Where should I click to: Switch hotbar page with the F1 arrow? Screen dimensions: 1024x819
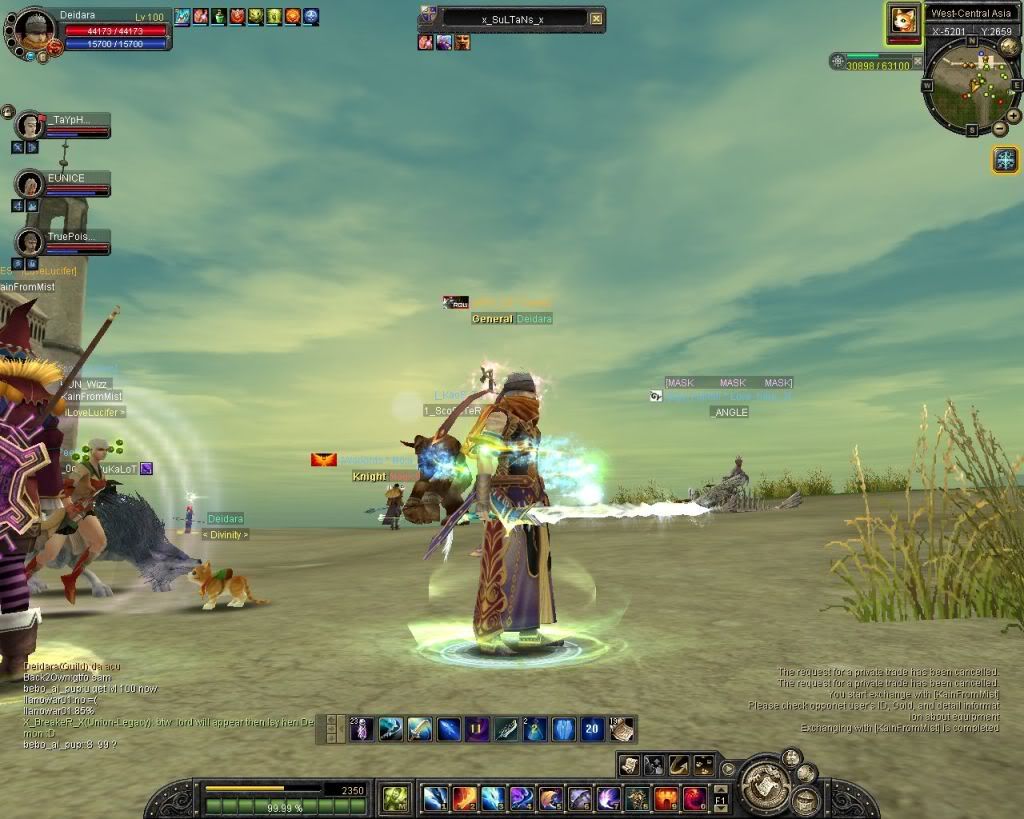[x=720, y=798]
